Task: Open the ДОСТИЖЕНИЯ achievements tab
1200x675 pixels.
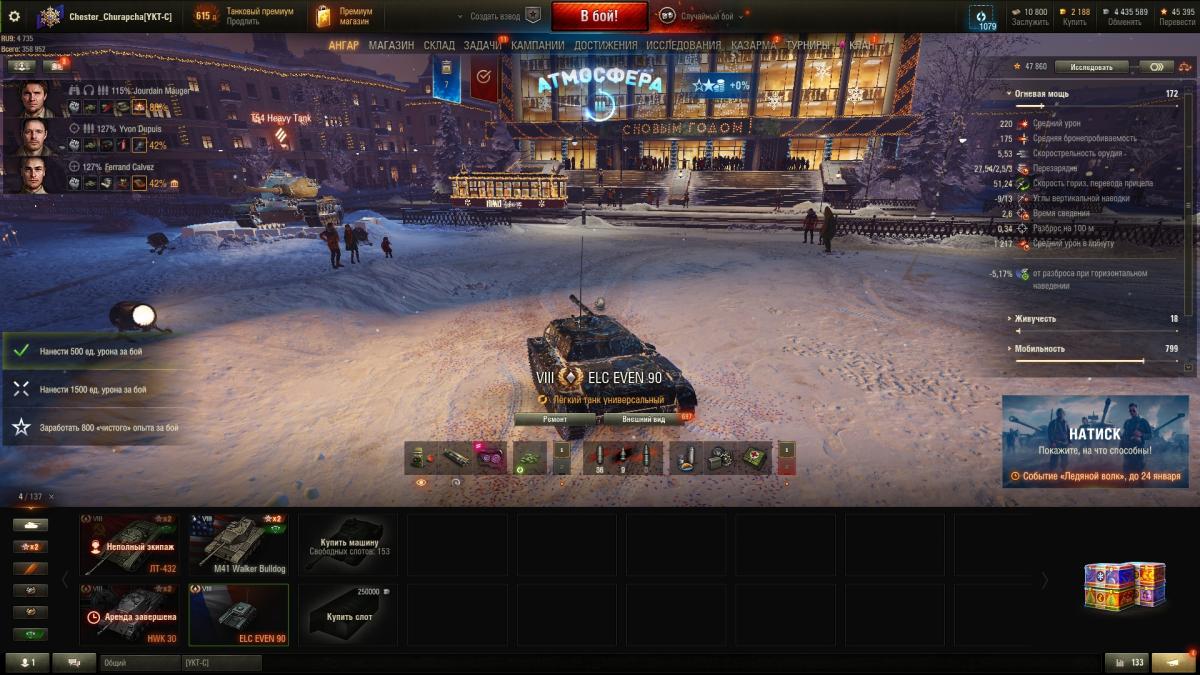Action: click(x=606, y=45)
